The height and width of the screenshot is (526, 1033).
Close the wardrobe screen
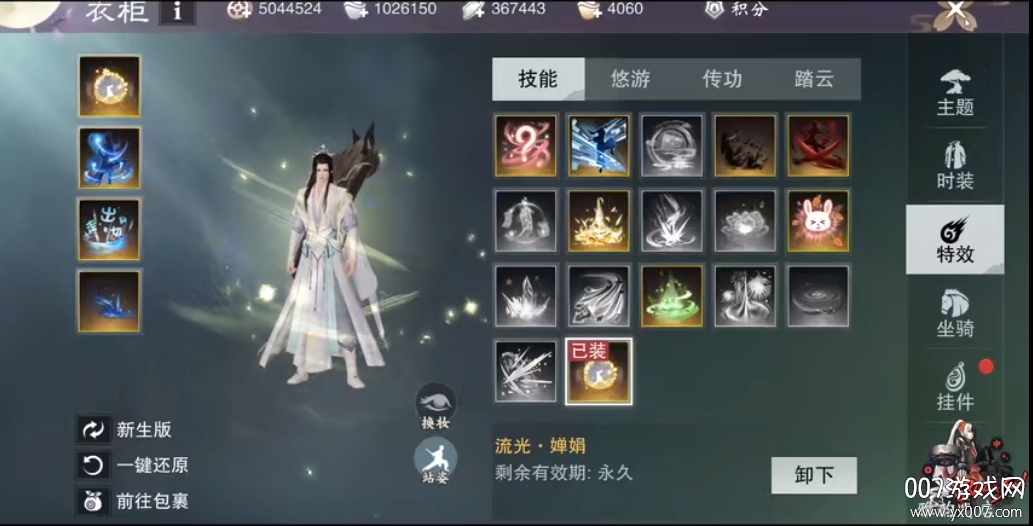[x=956, y=12]
